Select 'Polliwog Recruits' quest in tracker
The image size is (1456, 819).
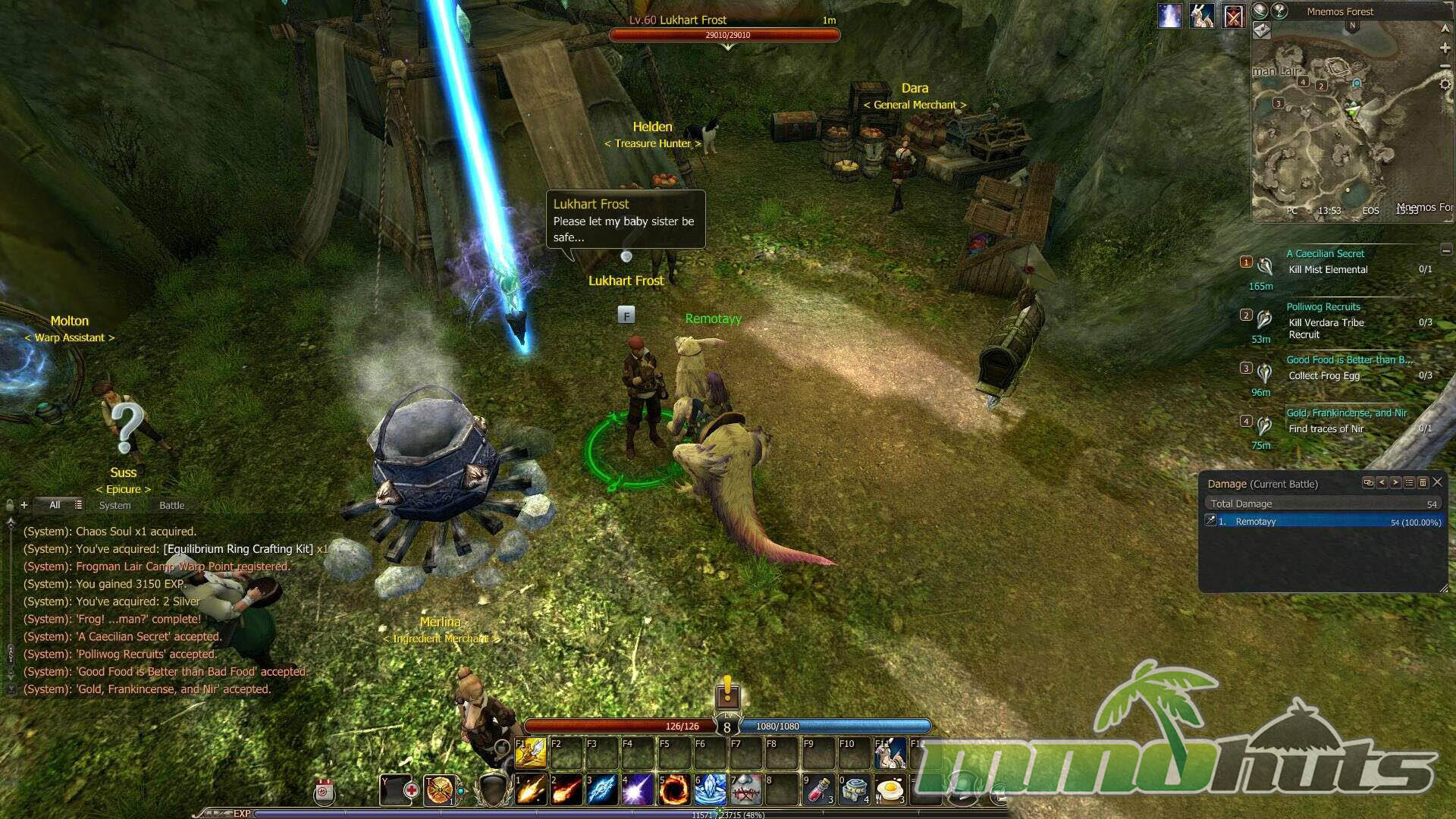[1323, 306]
